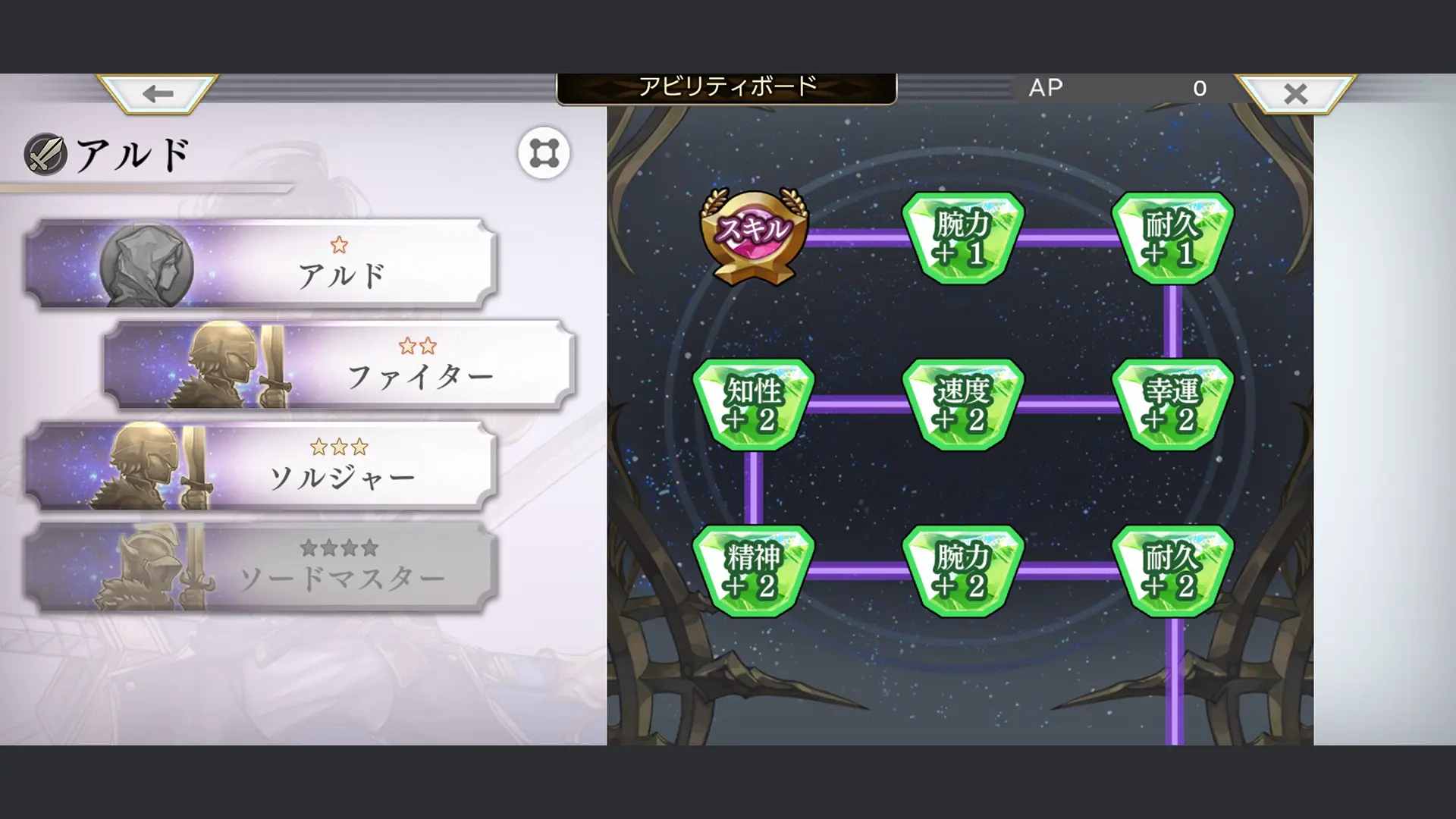Image resolution: width=1456 pixels, height=819 pixels.
Task: Click the アビリティボード title banner
Action: click(728, 86)
